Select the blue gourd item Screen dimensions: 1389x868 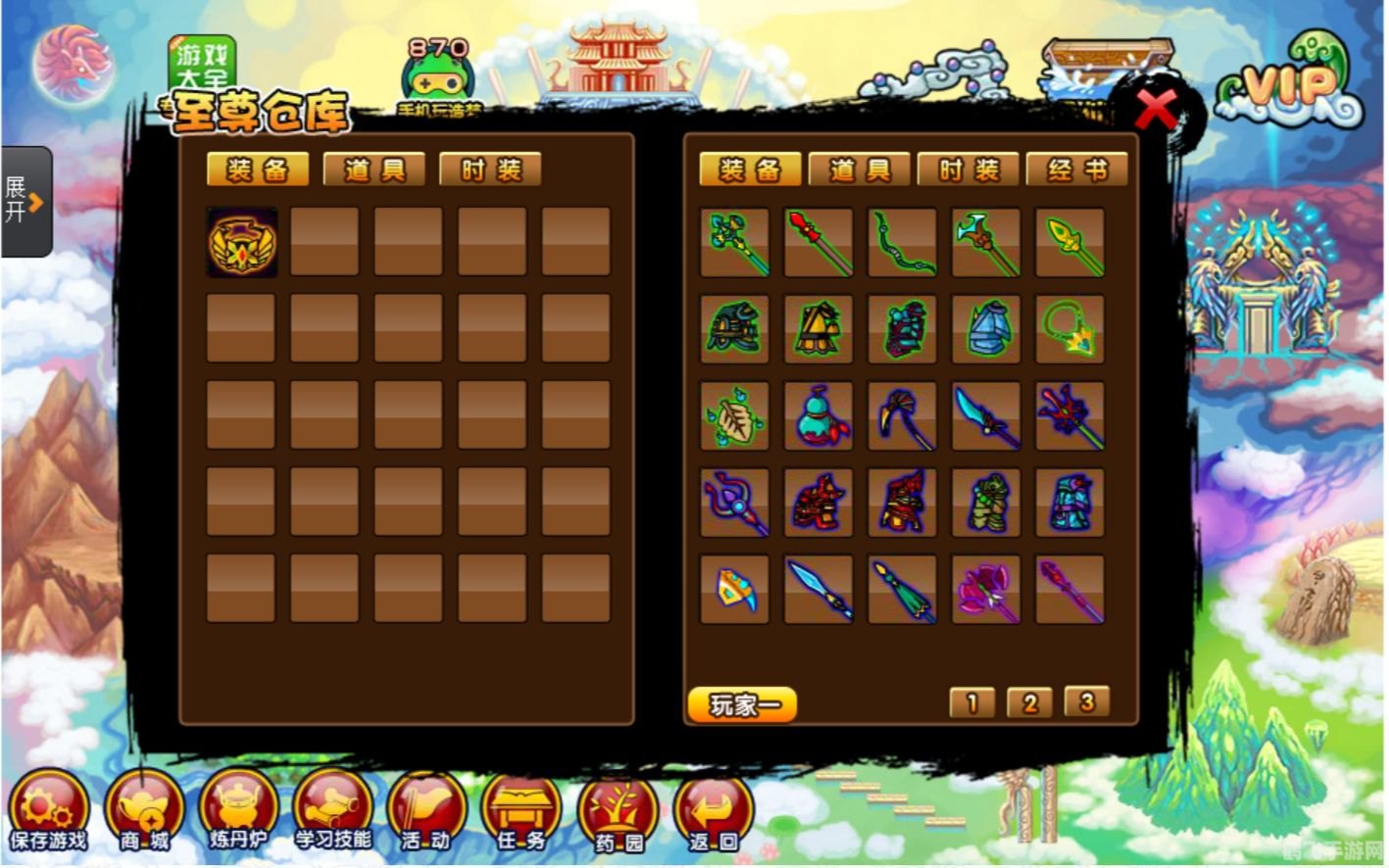coord(819,415)
